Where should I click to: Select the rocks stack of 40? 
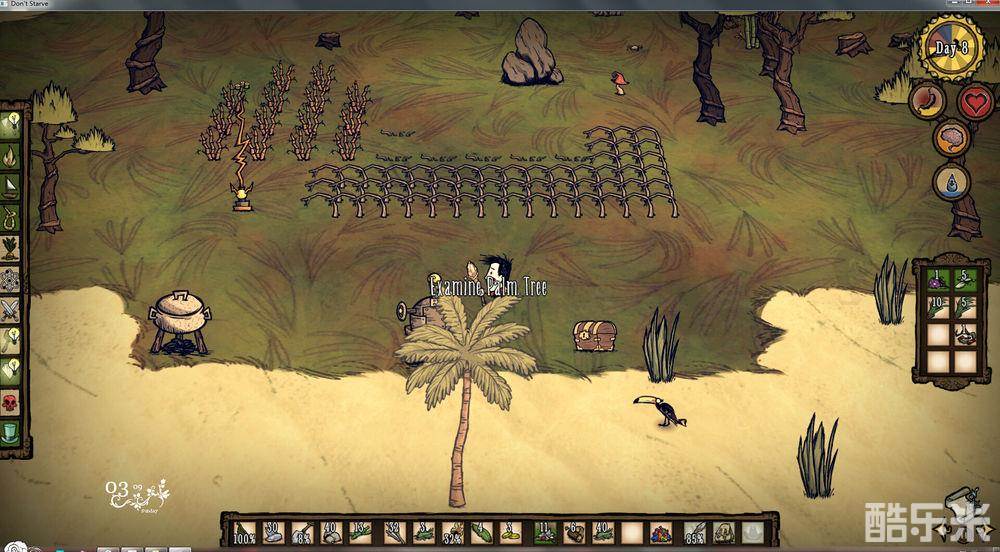pos(330,532)
